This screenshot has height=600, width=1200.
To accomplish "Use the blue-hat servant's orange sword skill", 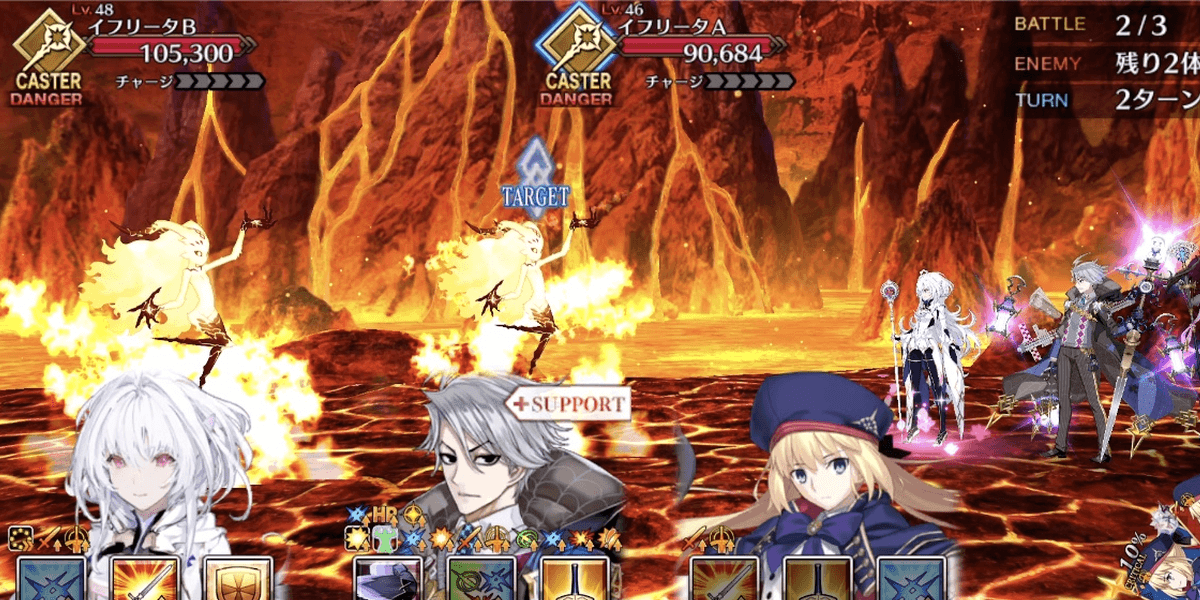I will pyautogui.click(x=724, y=580).
